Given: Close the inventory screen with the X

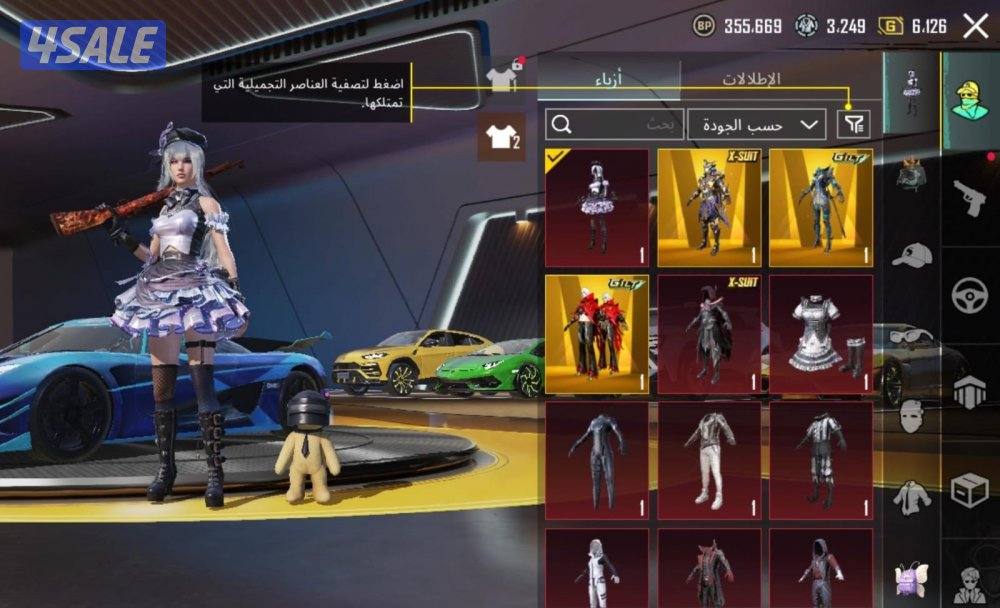Looking at the screenshot, I should point(975,27).
